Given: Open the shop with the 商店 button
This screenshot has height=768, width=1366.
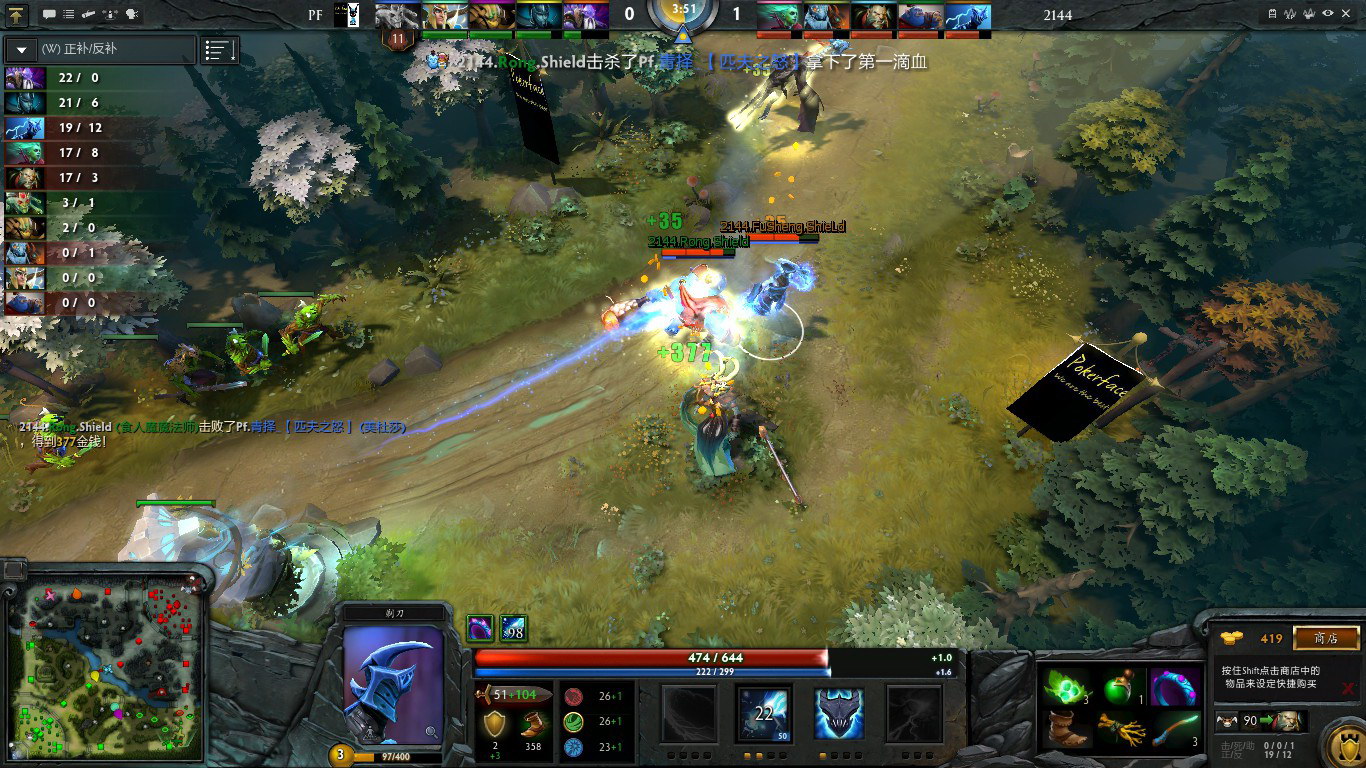Looking at the screenshot, I should 1326,638.
